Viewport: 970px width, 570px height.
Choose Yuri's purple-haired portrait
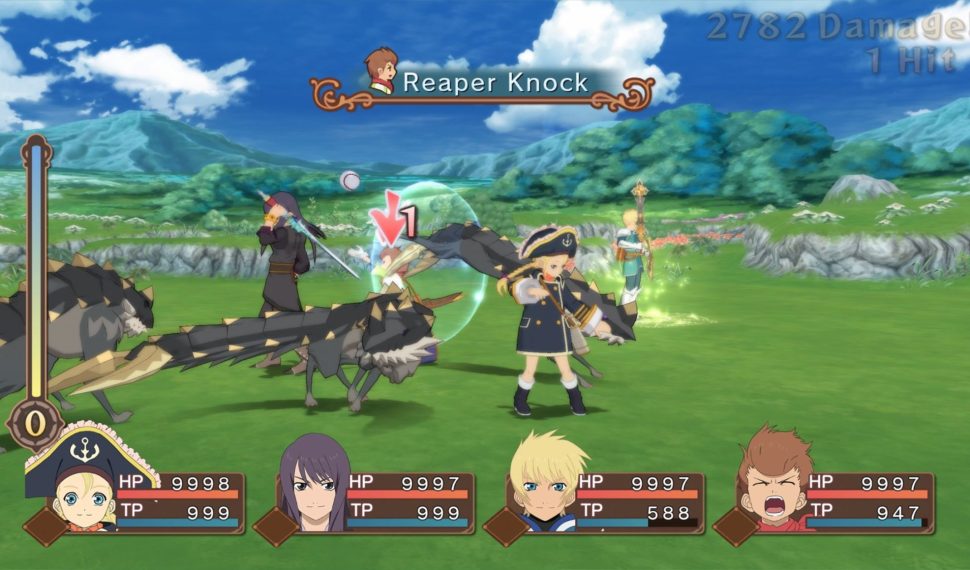pyautogui.click(x=313, y=482)
